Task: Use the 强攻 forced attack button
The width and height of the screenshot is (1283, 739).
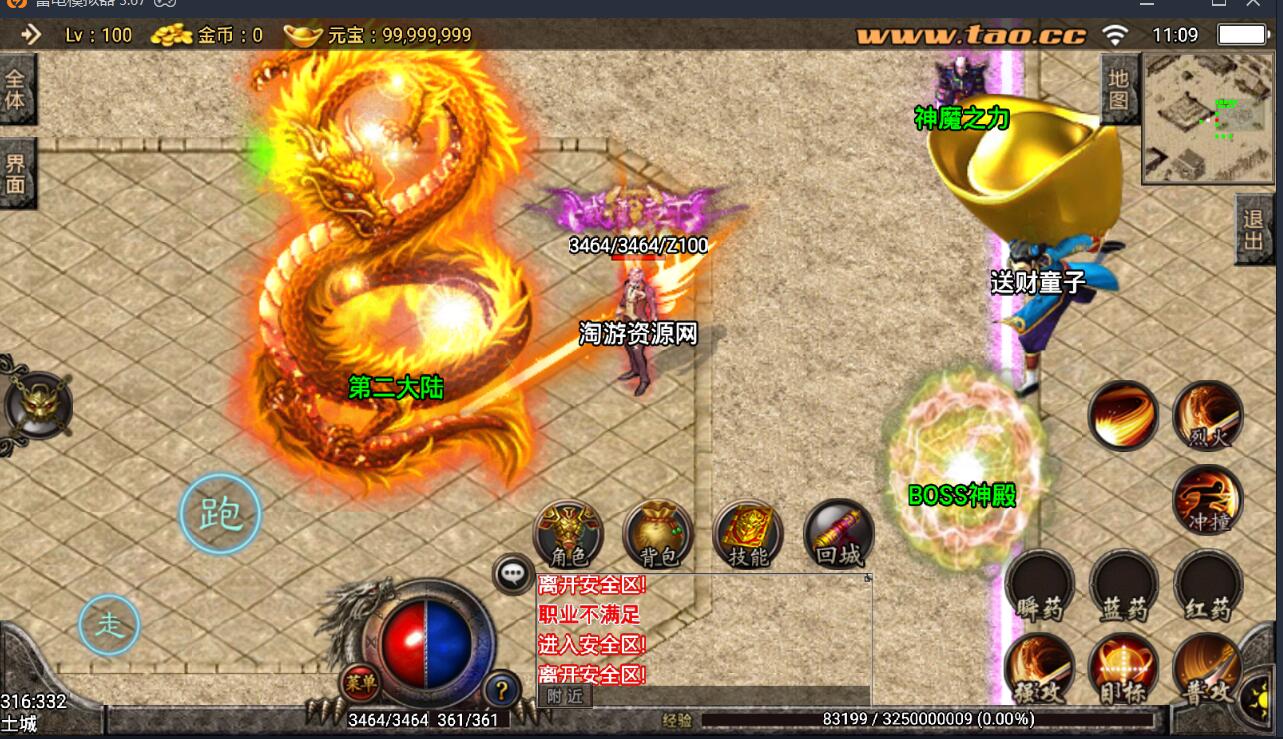Action: click(x=1040, y=668)
